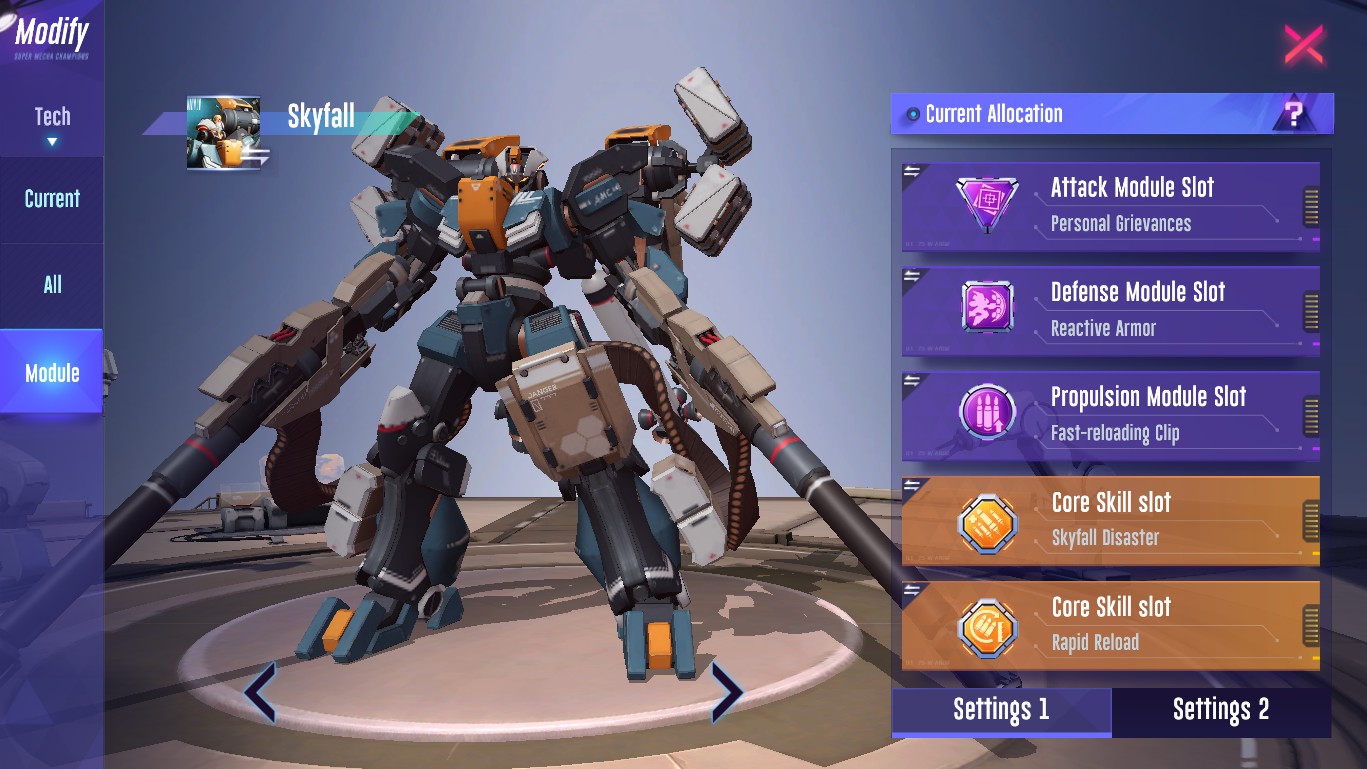Open the Tech dropdown selector
1367x769 pixels.
pyautogui.click(x=52, y=125)
